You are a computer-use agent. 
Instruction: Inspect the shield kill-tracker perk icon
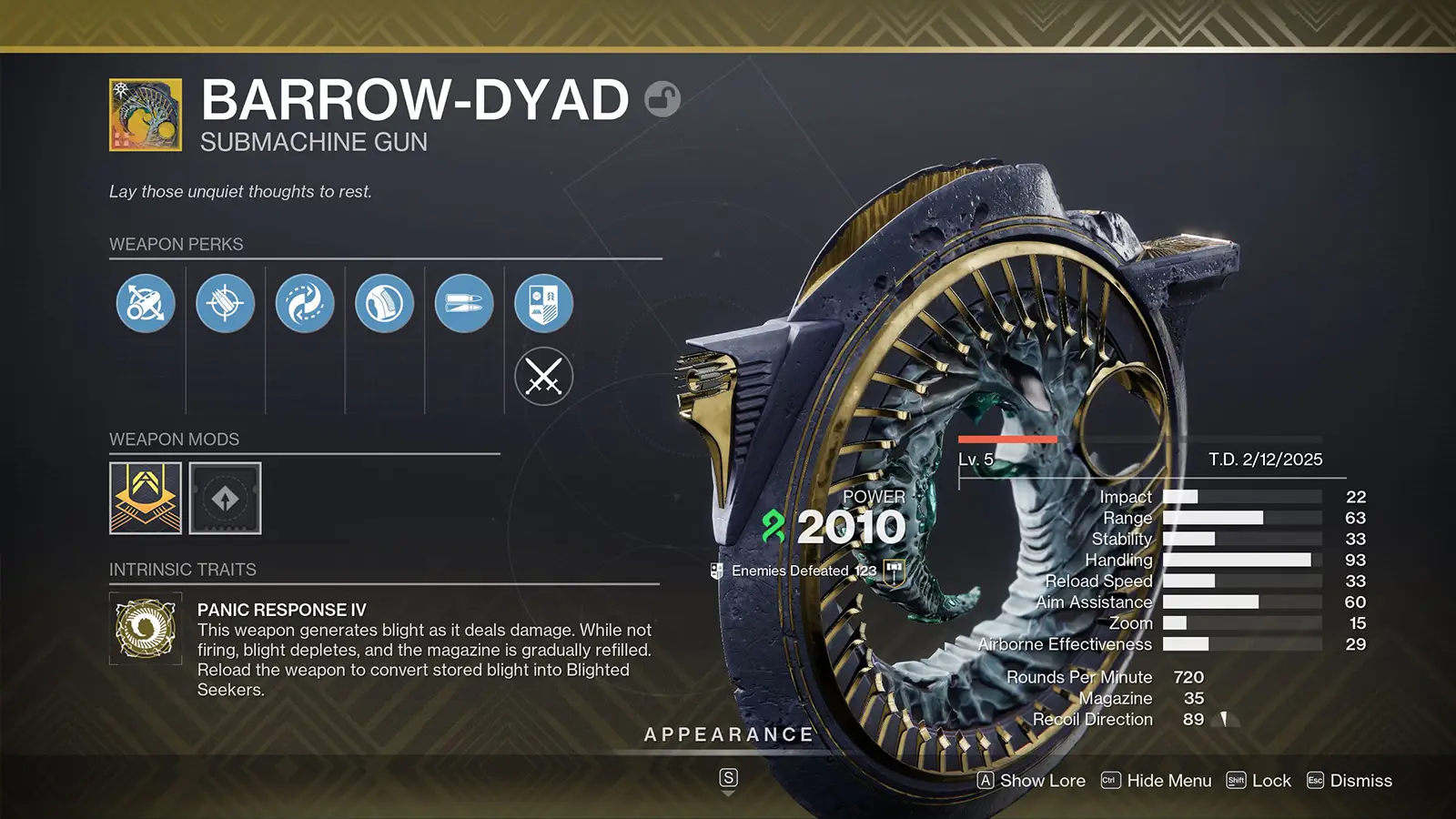pyautogui.click(x=543, y=303)
